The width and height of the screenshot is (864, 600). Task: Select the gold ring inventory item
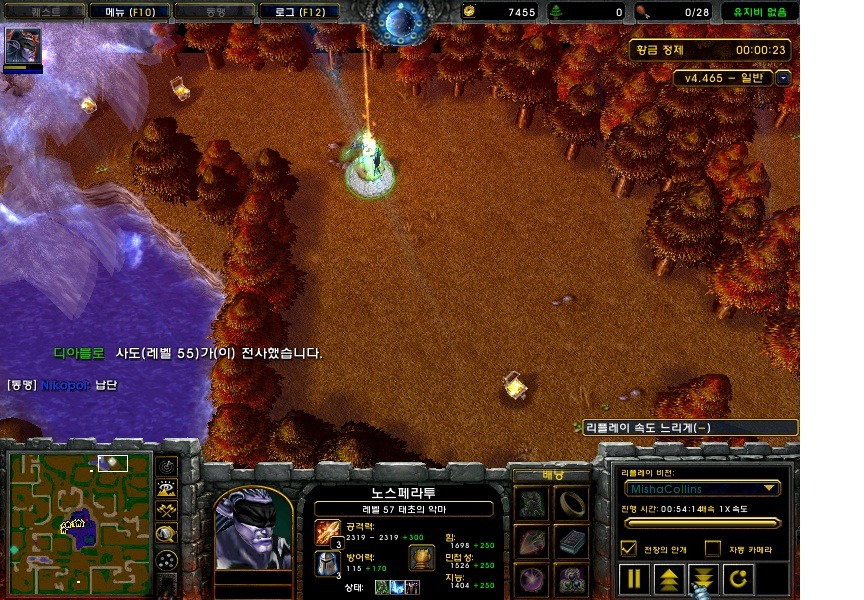(572, 502)
